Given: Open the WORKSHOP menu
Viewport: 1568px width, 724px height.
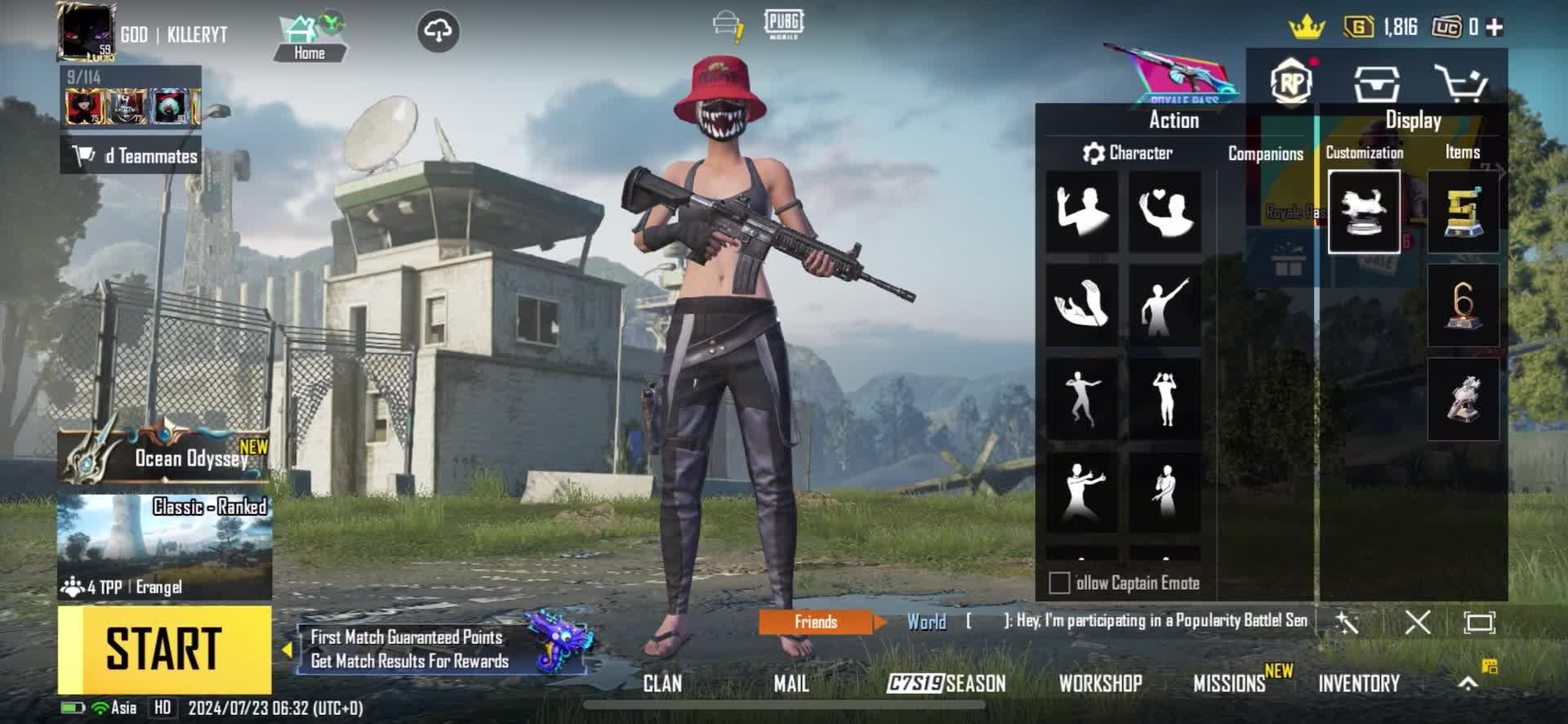Looking at the screenshot, I should coord(1100,683).
